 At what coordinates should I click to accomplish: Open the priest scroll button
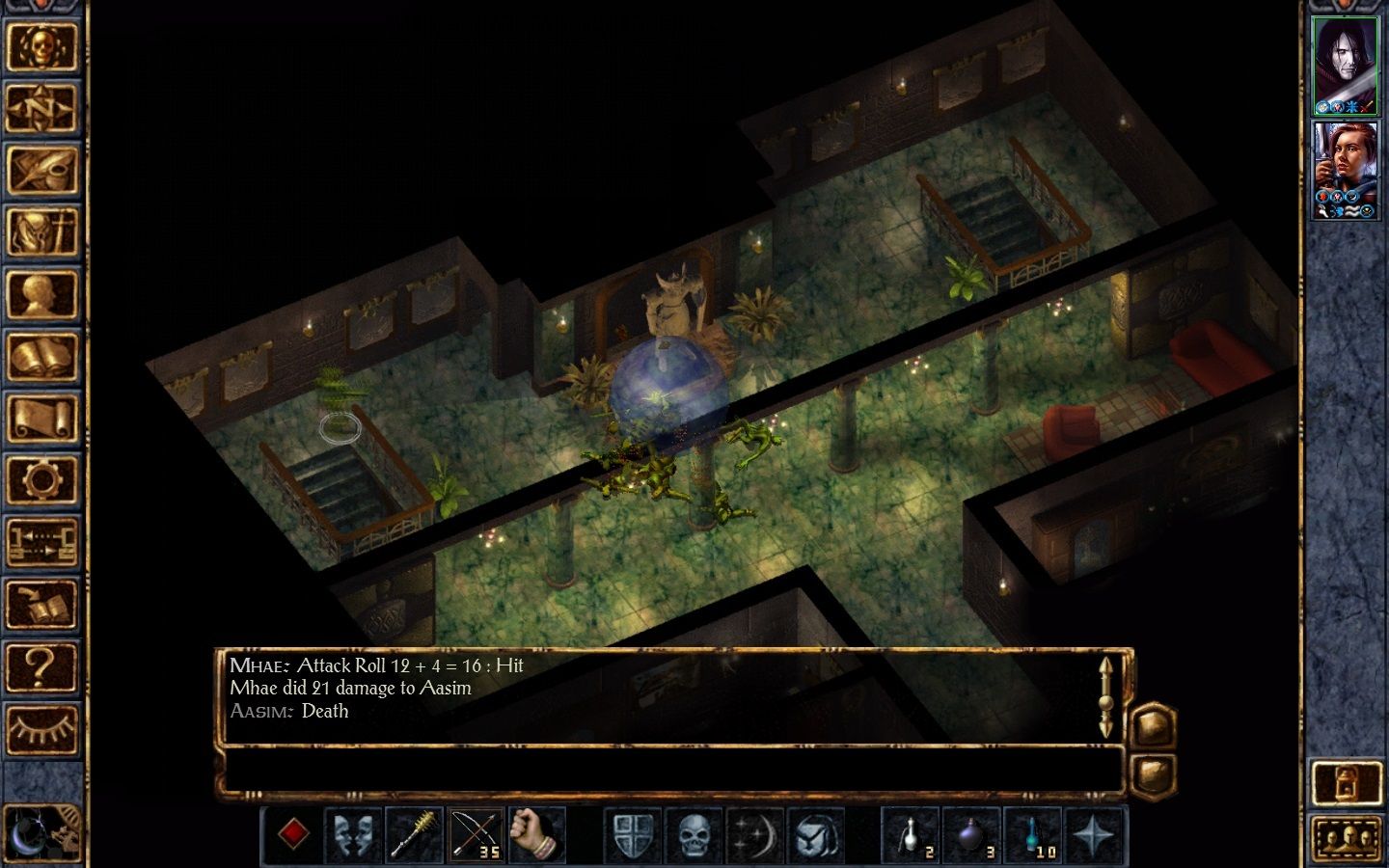pos(41,420)
